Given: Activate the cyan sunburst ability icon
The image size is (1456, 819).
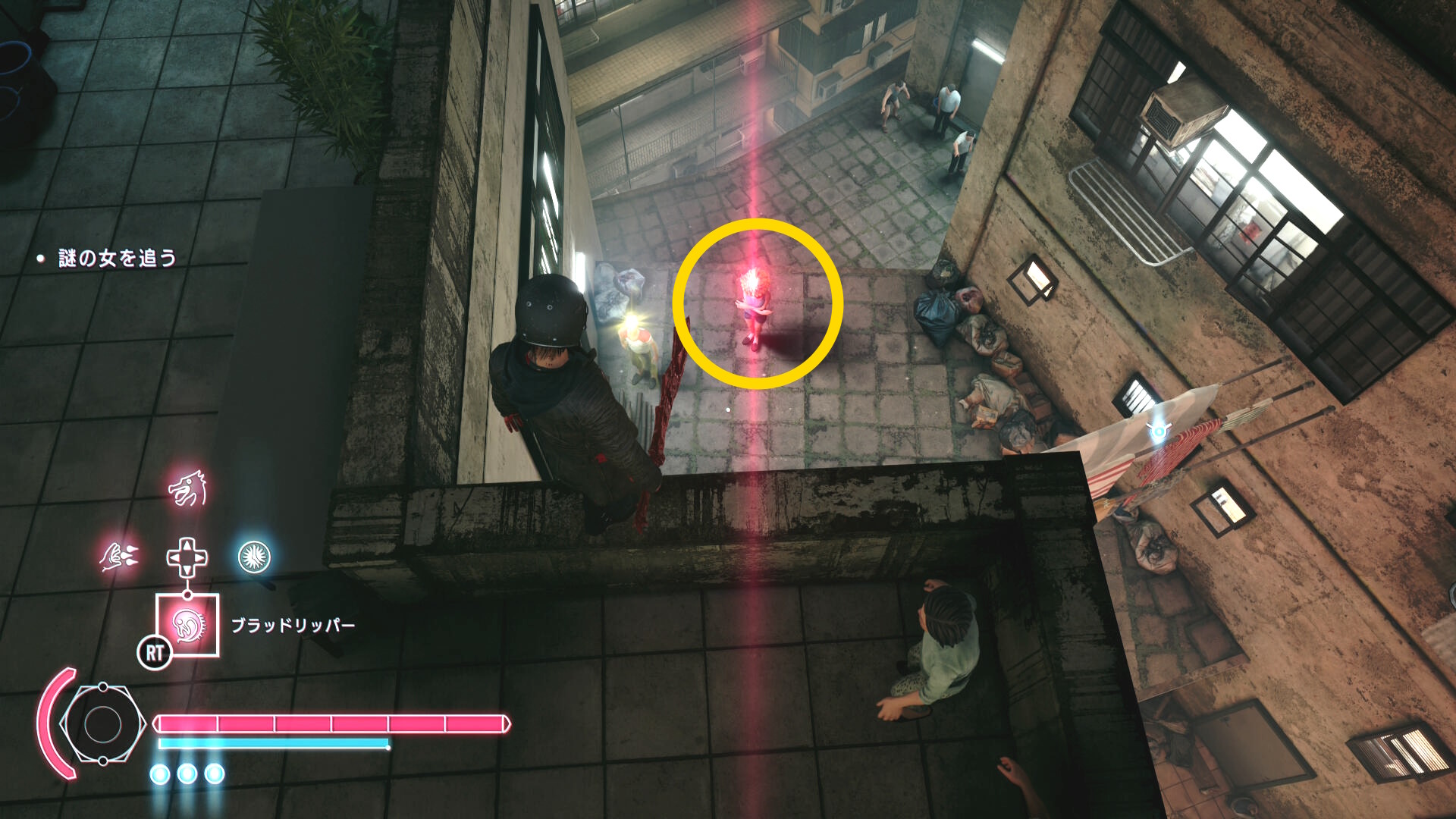Looking at the screenshot, I should pyautogui.click(x=254, y=557).
